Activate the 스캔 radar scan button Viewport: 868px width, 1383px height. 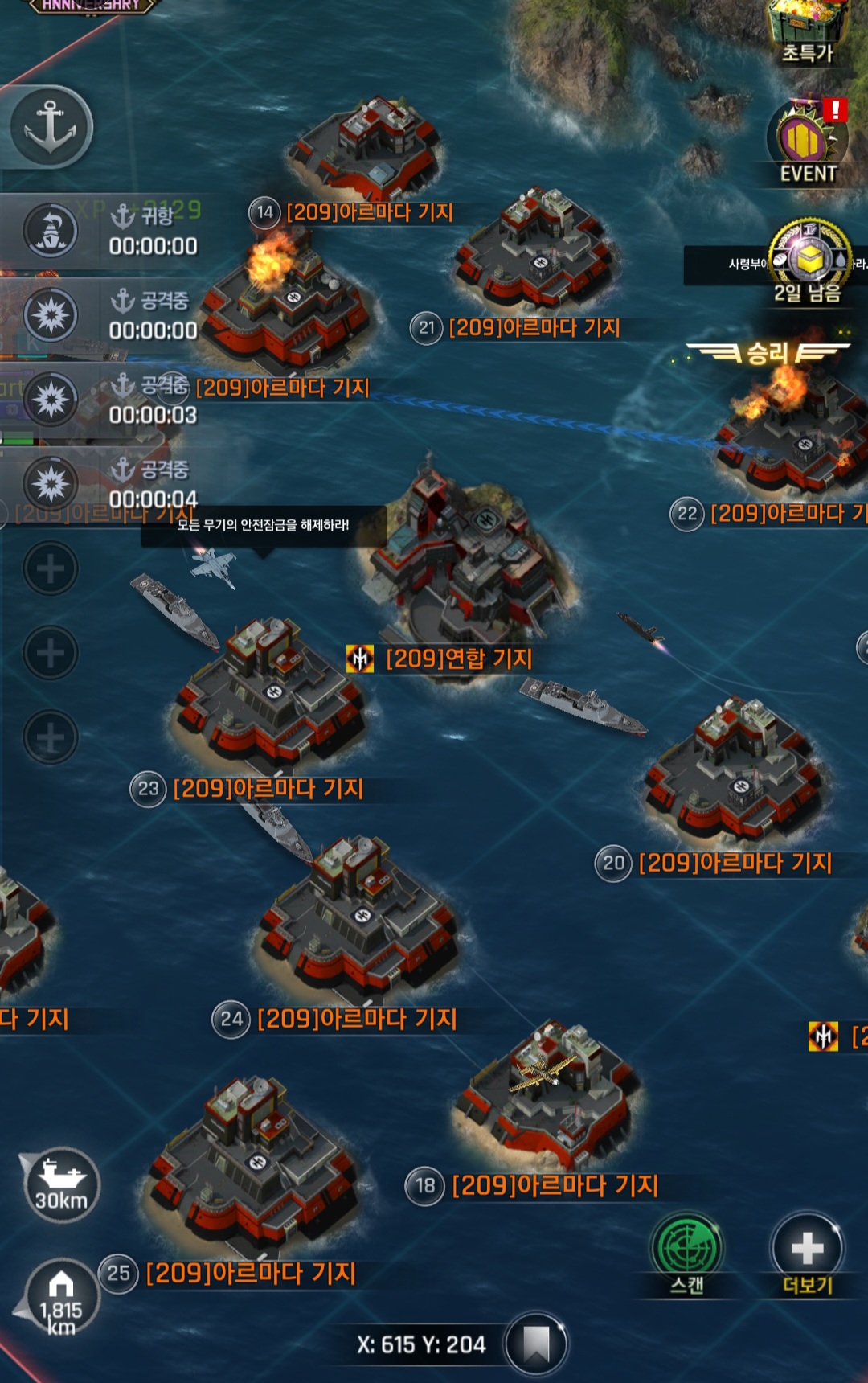[686, 1253]
